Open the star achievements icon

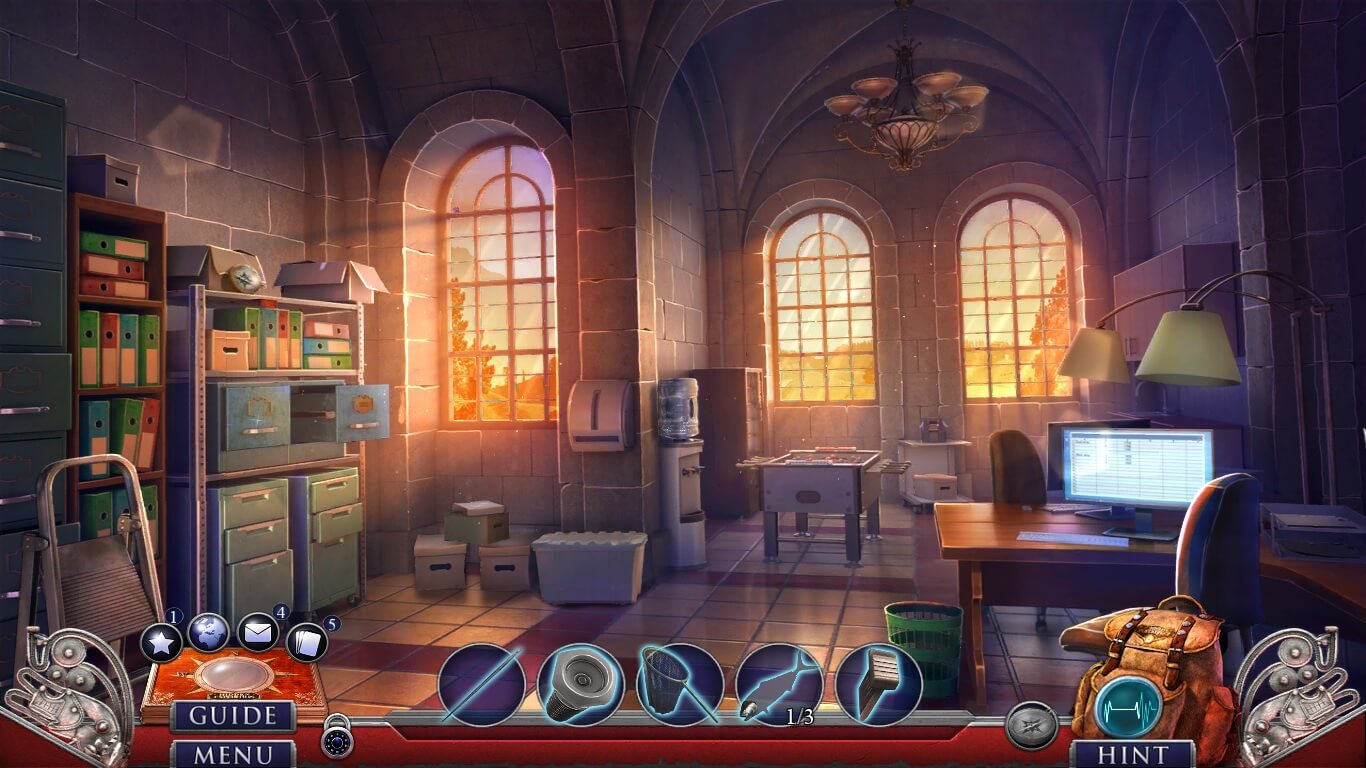[x=161, y=642]
